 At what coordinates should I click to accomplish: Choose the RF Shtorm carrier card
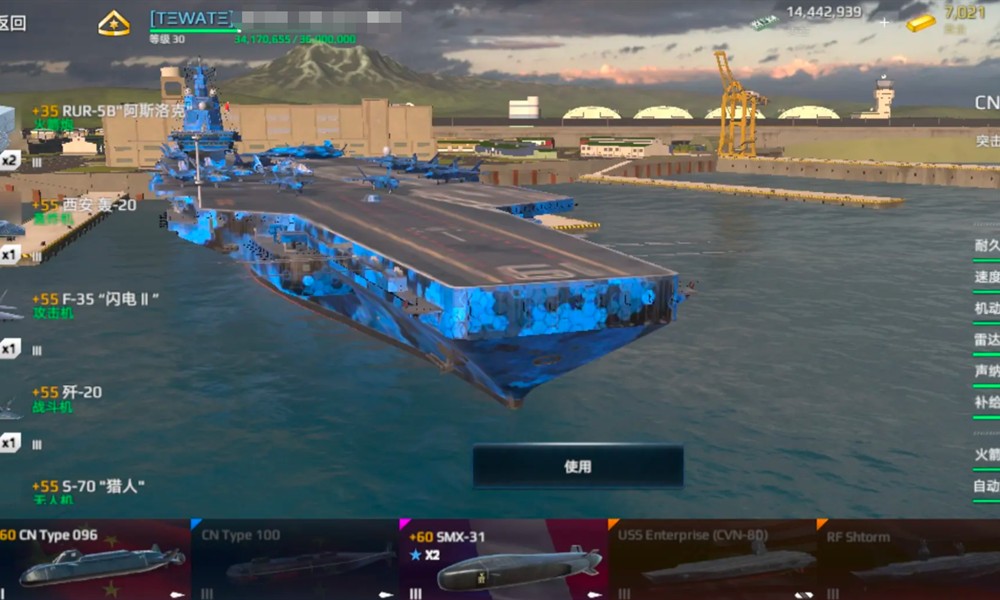(x=910, y=559)
